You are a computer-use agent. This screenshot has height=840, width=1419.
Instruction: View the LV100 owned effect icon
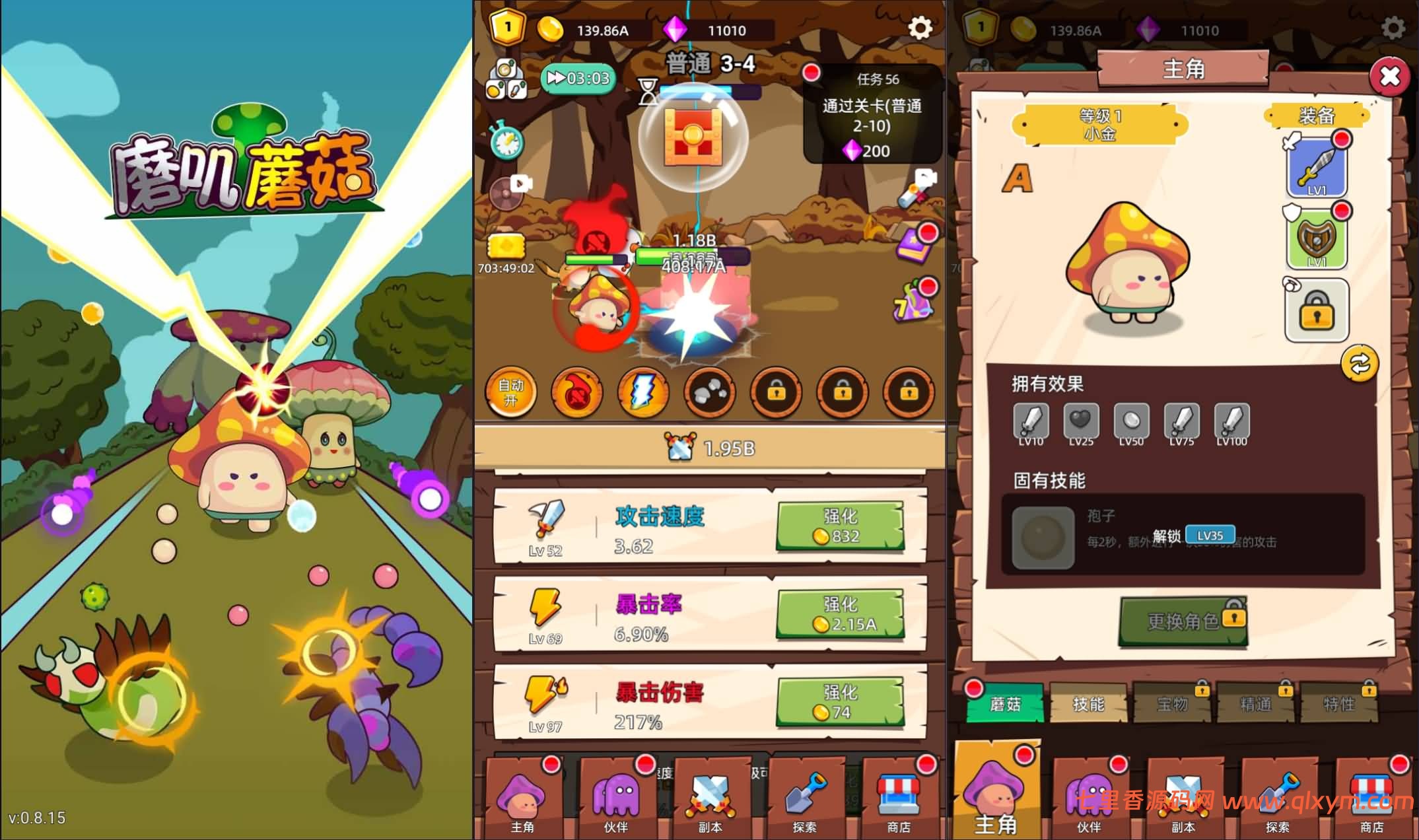coord(1231,423)
